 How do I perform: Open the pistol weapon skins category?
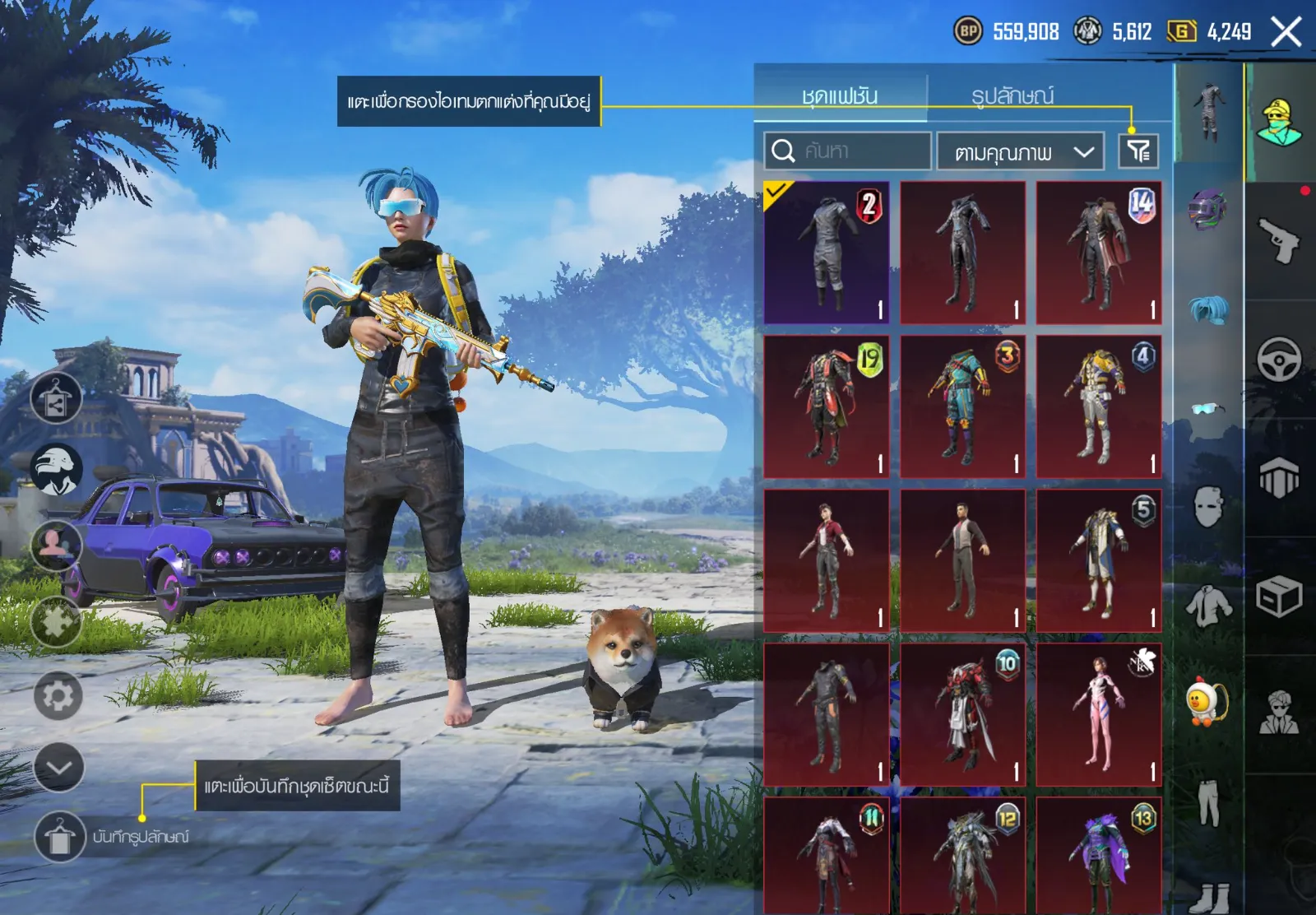(x=1279, y=240)
